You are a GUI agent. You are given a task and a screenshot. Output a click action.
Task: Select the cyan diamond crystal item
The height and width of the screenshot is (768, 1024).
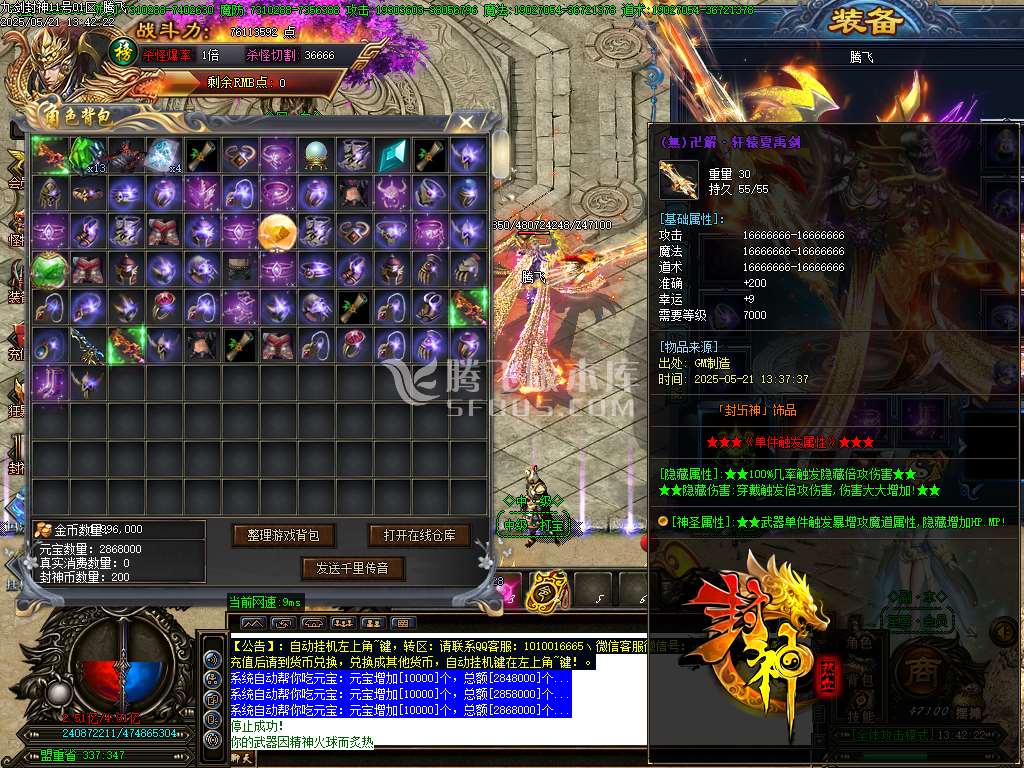pyautogui.click(x=392, y=155)
